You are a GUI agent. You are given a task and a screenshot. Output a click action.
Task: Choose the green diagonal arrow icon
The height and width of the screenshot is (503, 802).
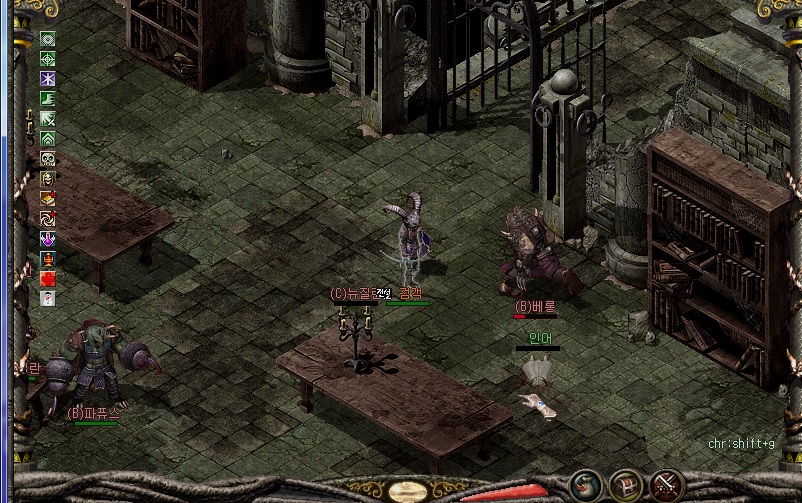pyautogui.click(x=47, y=119)
